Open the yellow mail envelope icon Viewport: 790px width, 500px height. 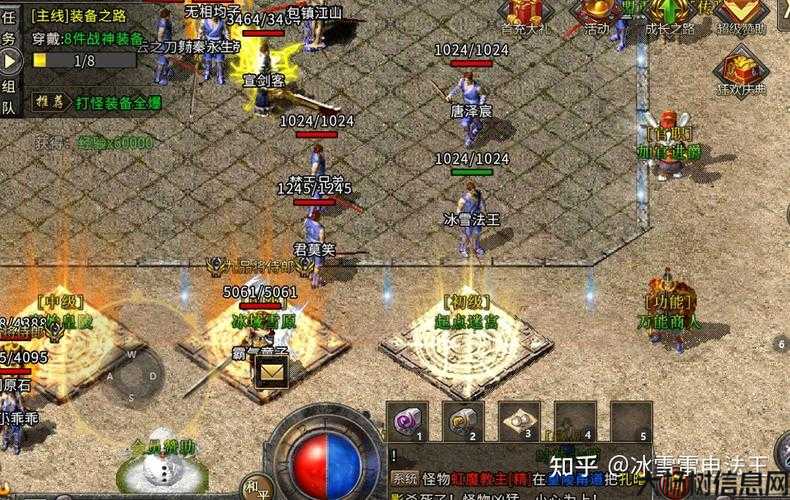pos(271,372)
